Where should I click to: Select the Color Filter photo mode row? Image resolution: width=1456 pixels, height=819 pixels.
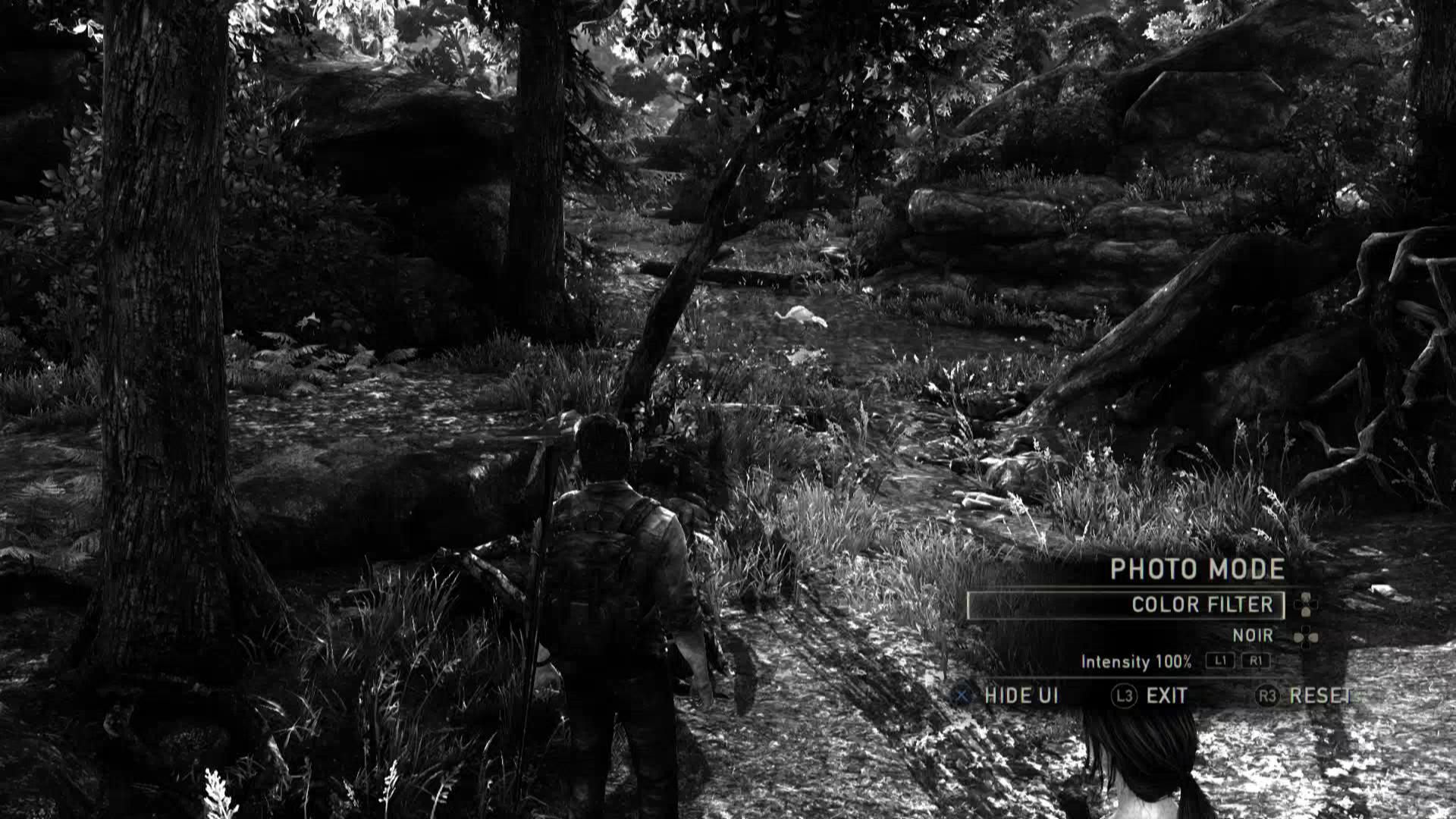(x=1125, y=605)
